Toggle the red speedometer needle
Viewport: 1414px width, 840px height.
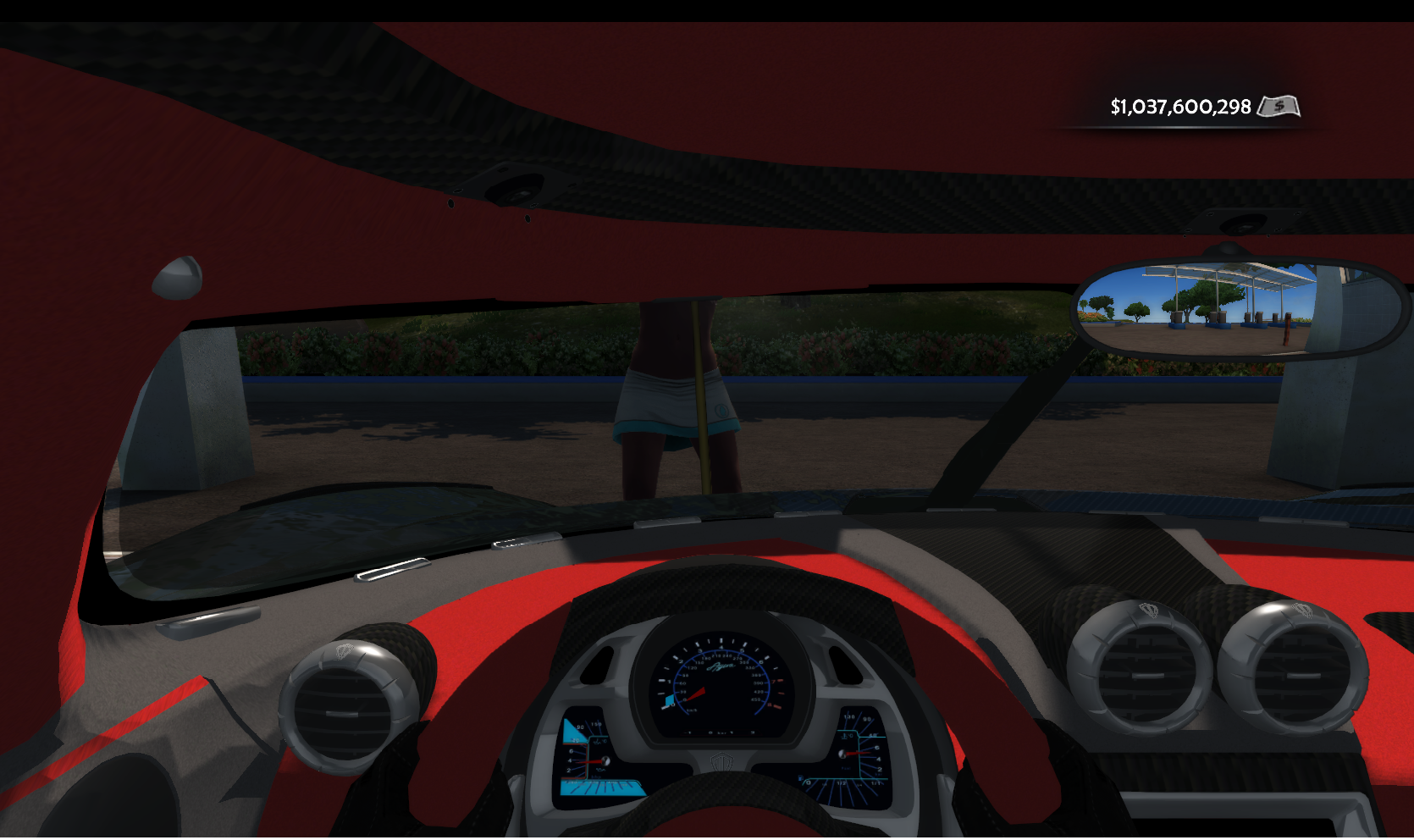[x=697, y=694]
